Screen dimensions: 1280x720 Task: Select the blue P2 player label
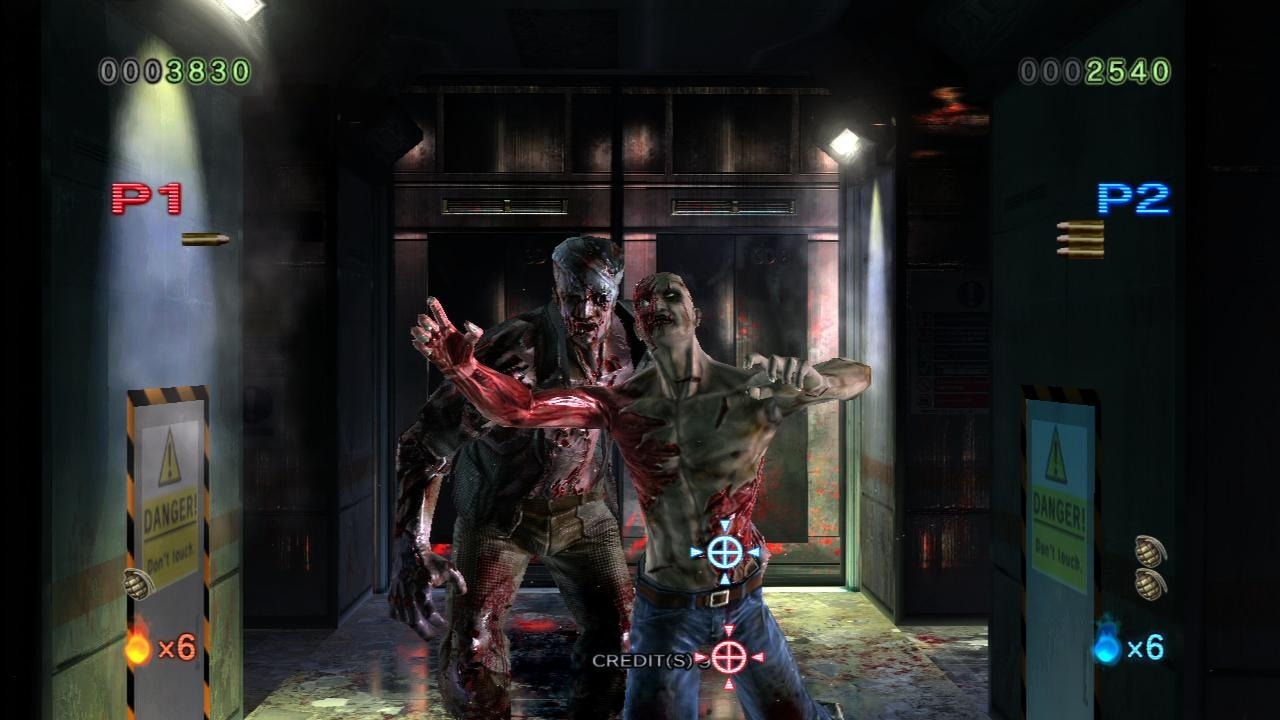pyautogui.click(x=1133, y=198)
